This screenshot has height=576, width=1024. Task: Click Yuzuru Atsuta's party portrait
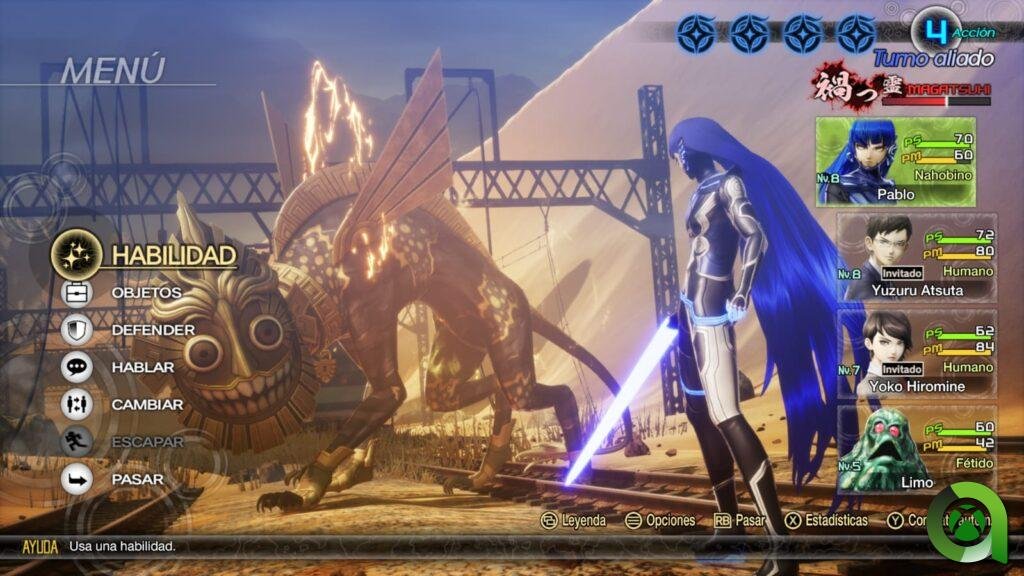click(876, 248)
